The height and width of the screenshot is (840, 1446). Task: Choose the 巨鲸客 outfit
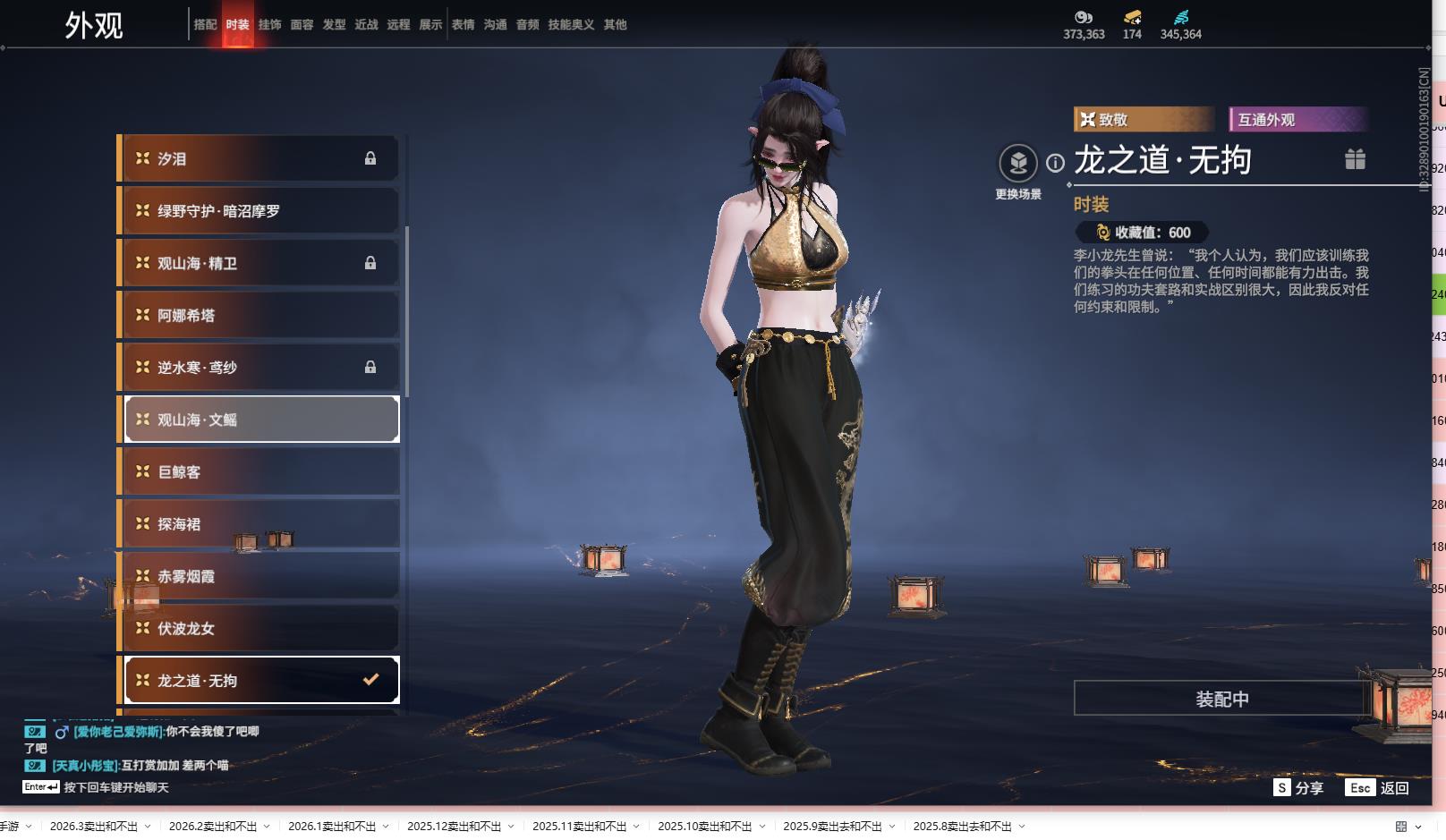(259, 472)
